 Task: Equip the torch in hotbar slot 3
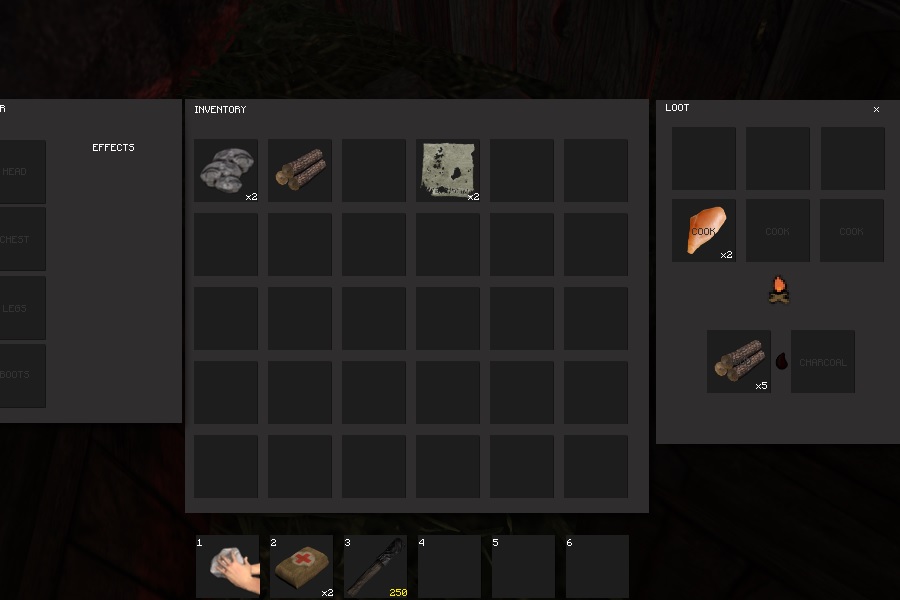coord(375,566)
